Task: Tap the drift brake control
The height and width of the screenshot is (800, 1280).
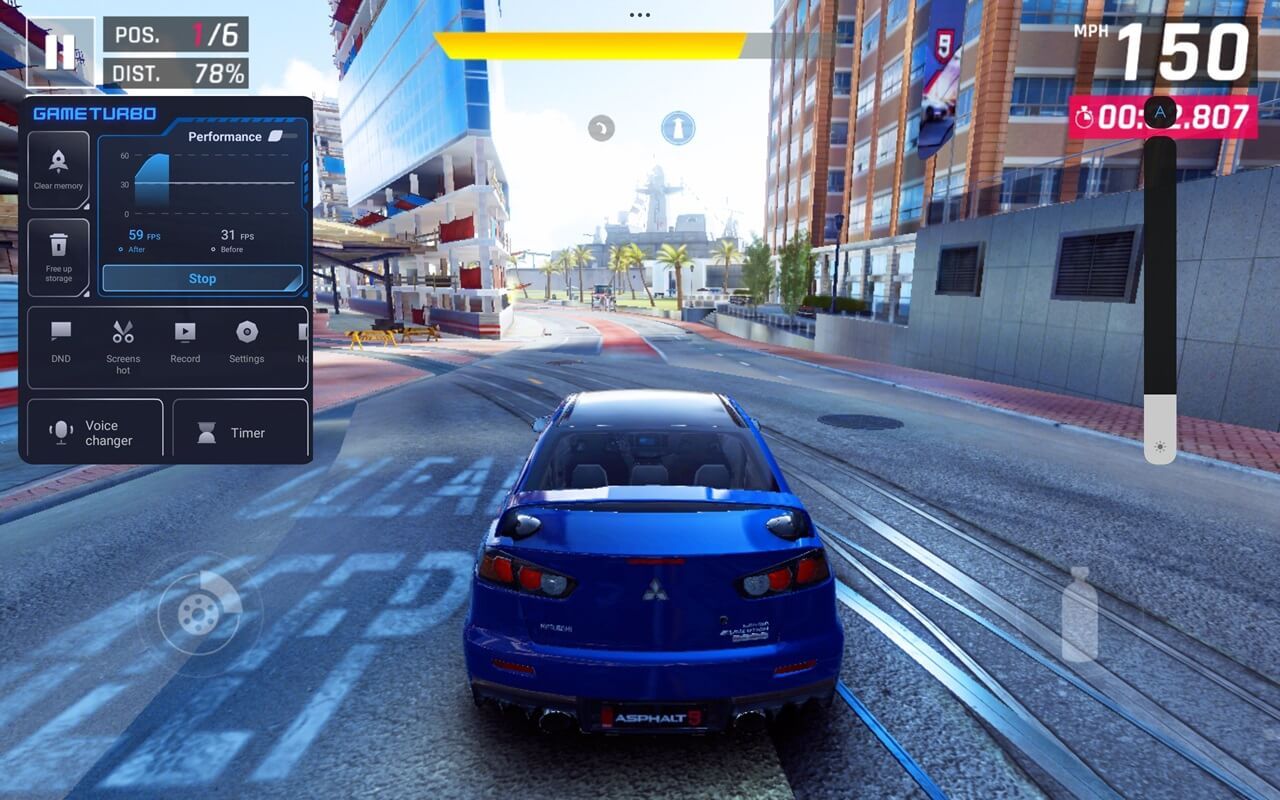Action: point(199,613)
